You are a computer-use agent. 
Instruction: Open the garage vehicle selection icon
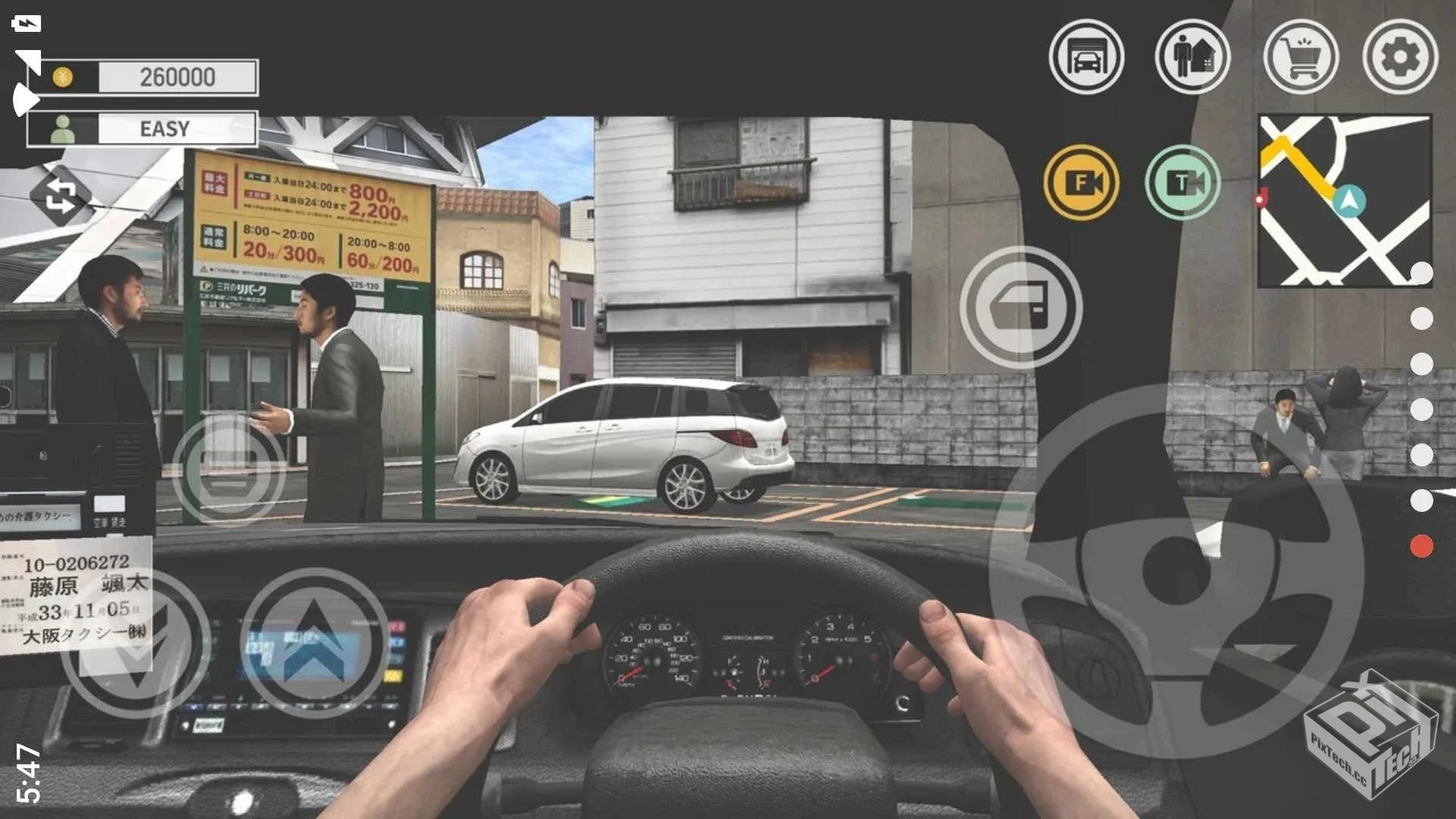point(1087,58)
